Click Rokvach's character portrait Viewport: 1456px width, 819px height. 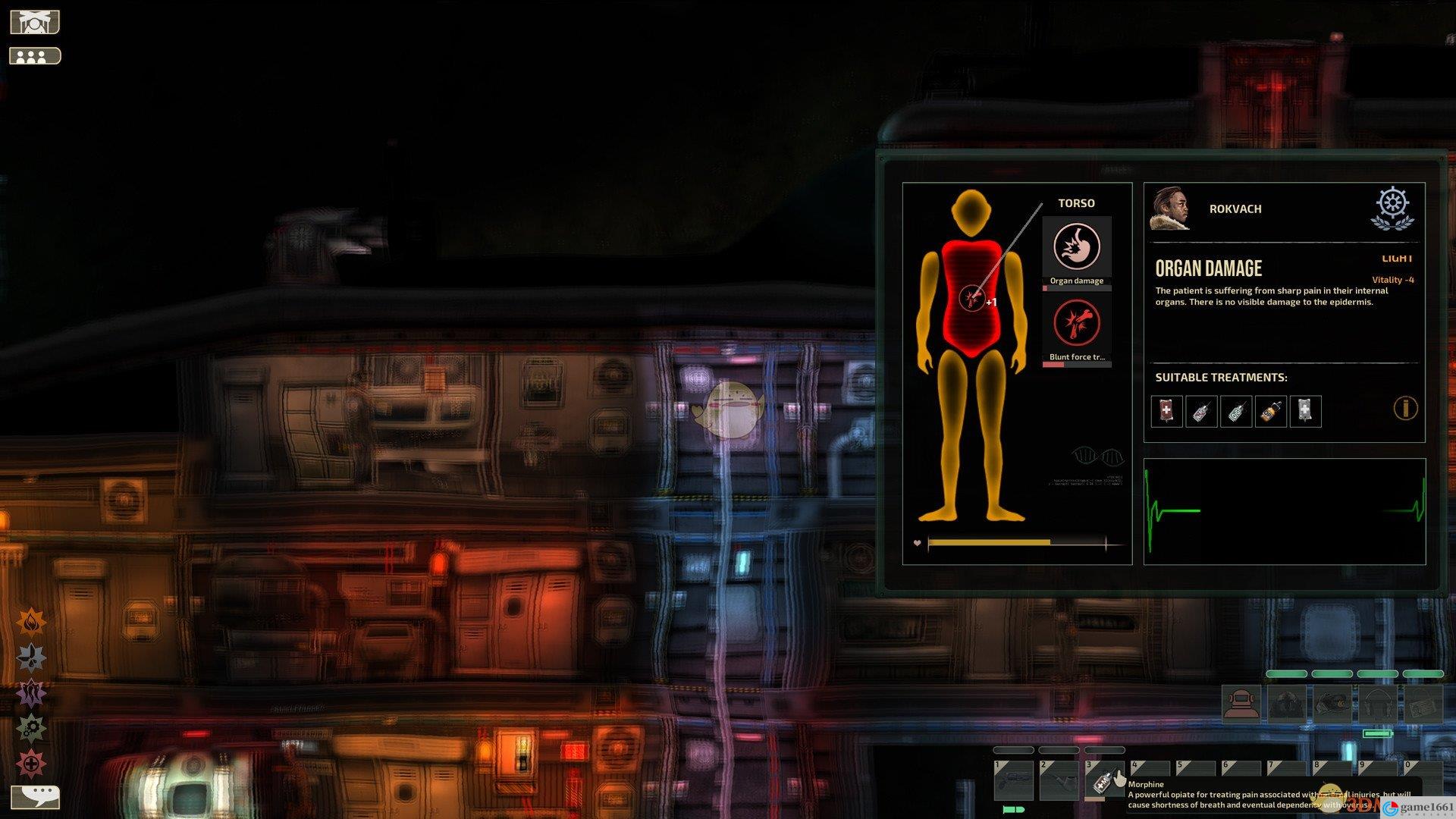[1170, 209]
